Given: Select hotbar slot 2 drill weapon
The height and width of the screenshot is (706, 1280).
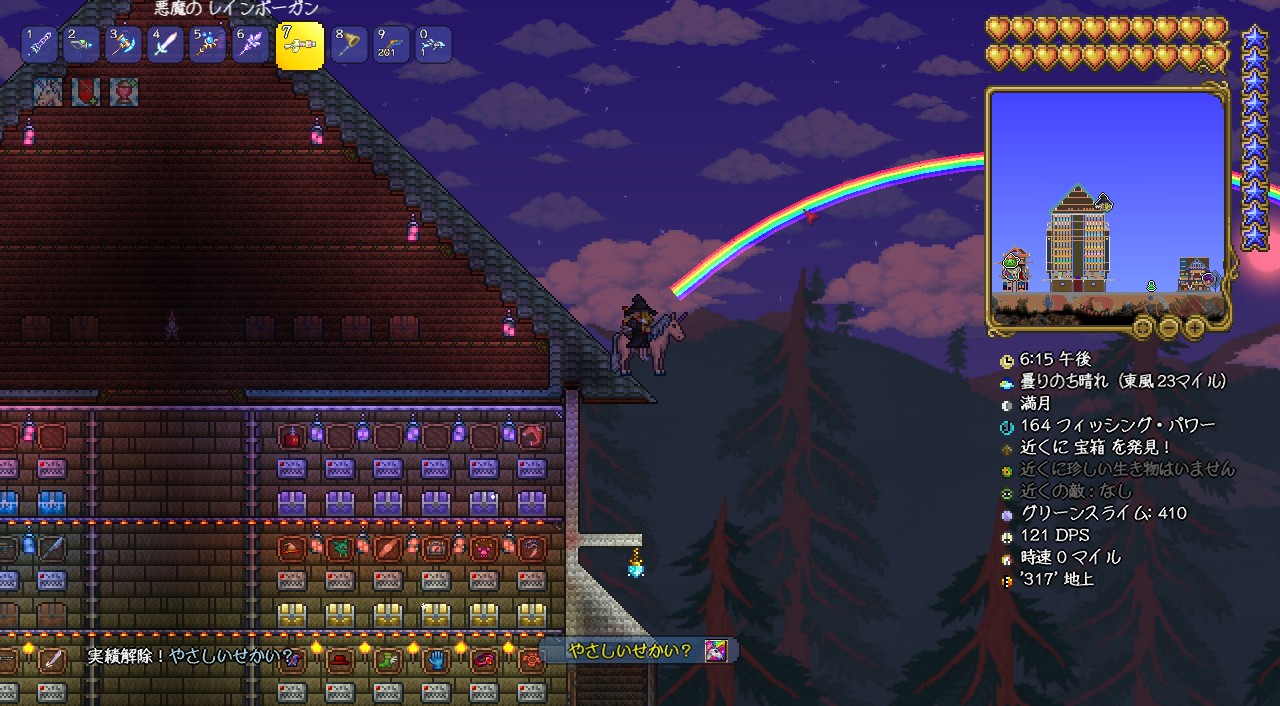Looking at the screenshot, I should click(x=82, y=45).
